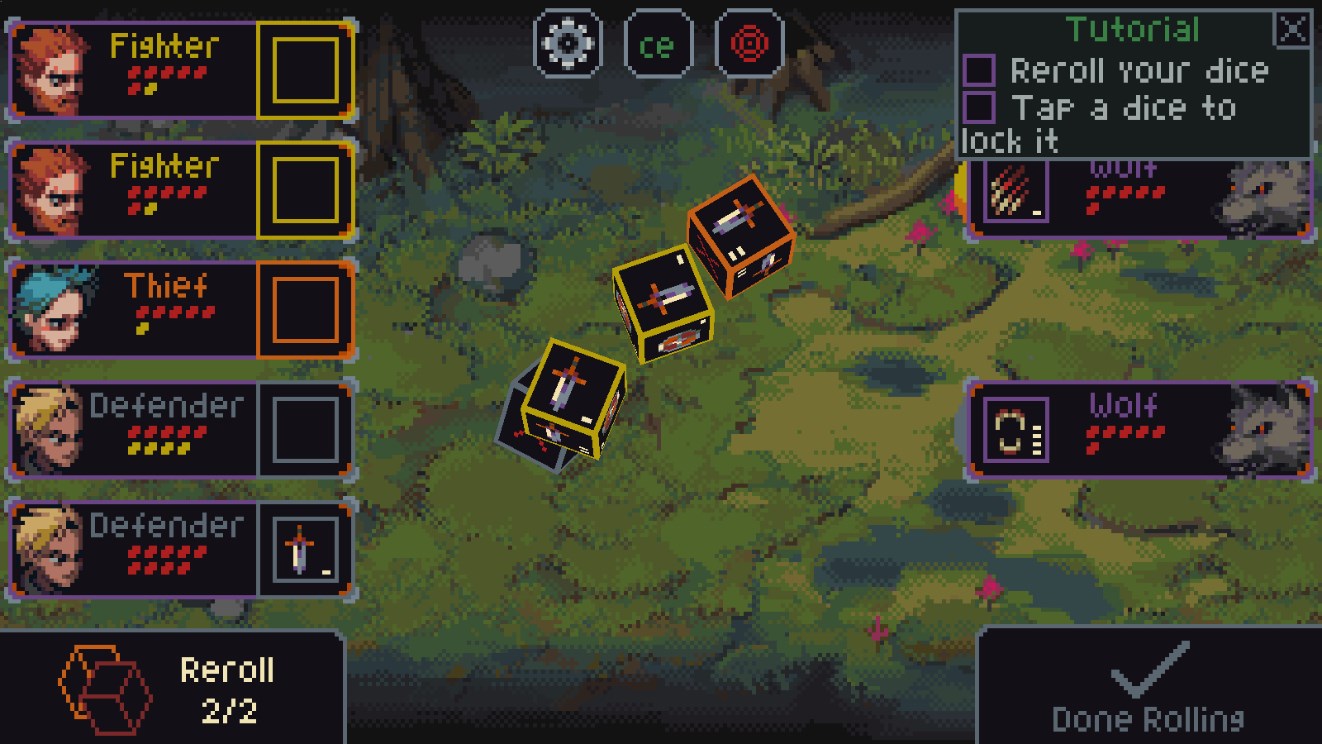Tick the 'Tap a dice to lock it' checkbox
1322x744 pixels.
coord(978,107)
